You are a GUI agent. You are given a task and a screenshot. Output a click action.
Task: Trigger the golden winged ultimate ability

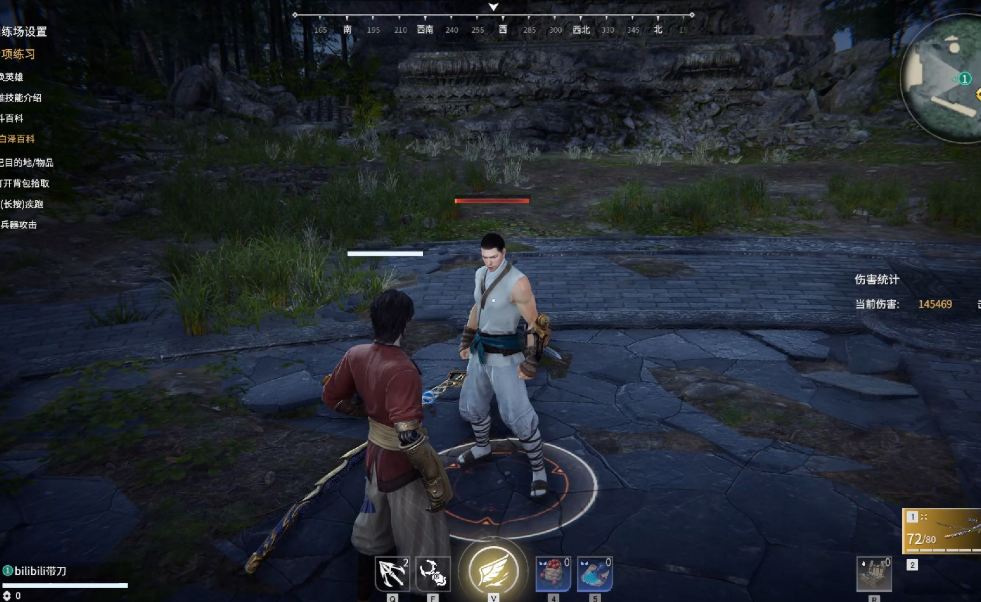[x=493, y=571]
